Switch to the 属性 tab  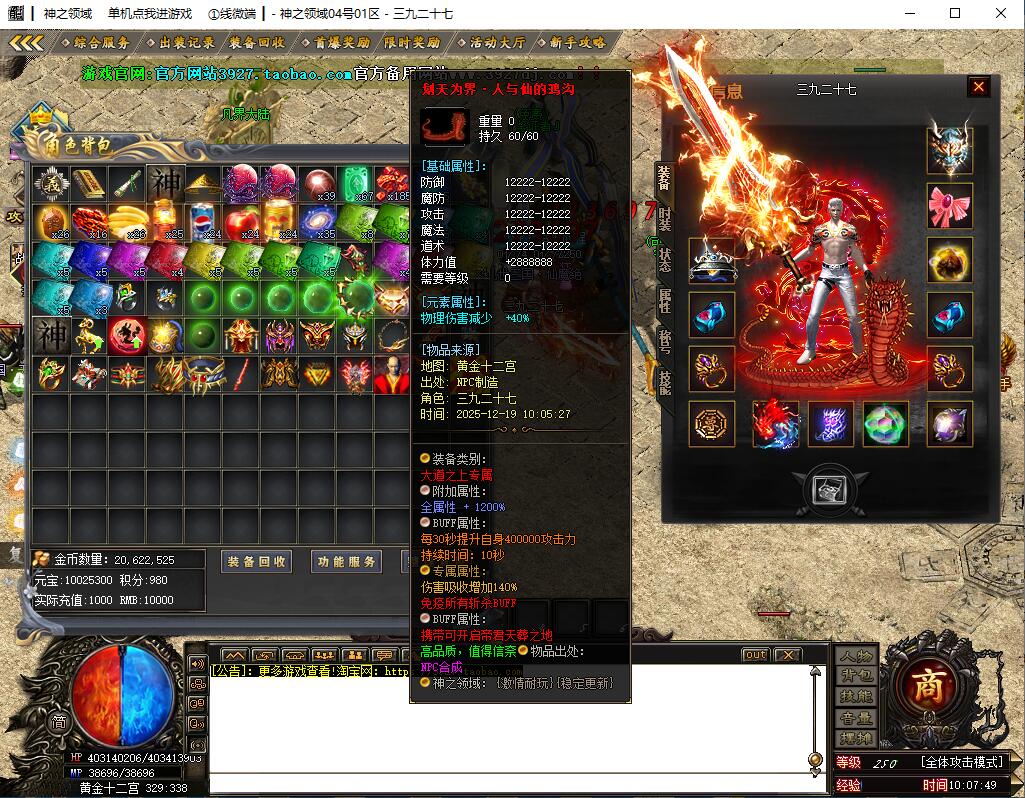click(x=665, y=299)
